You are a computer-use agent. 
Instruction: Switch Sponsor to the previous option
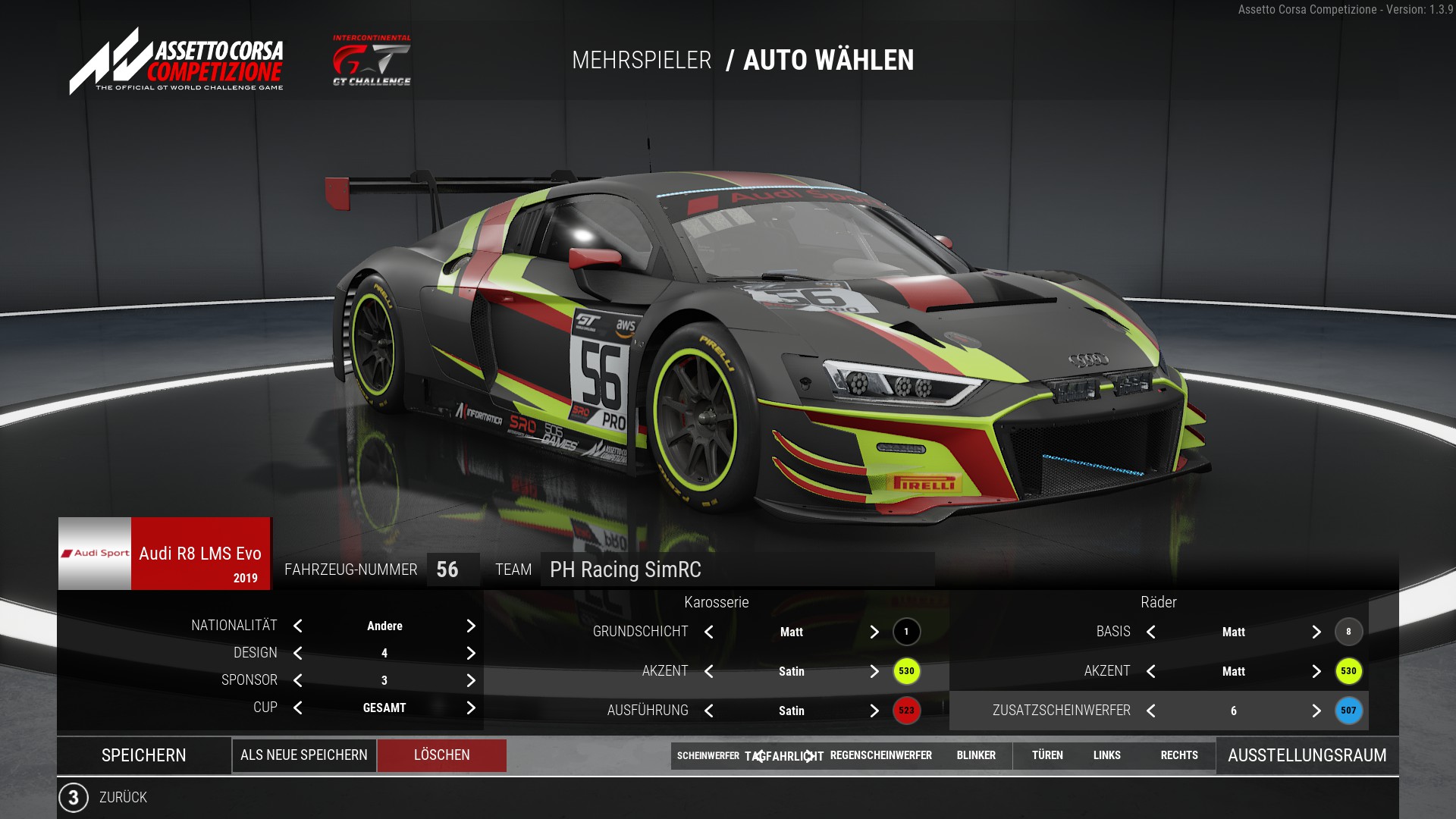click(x=298, y=680)
